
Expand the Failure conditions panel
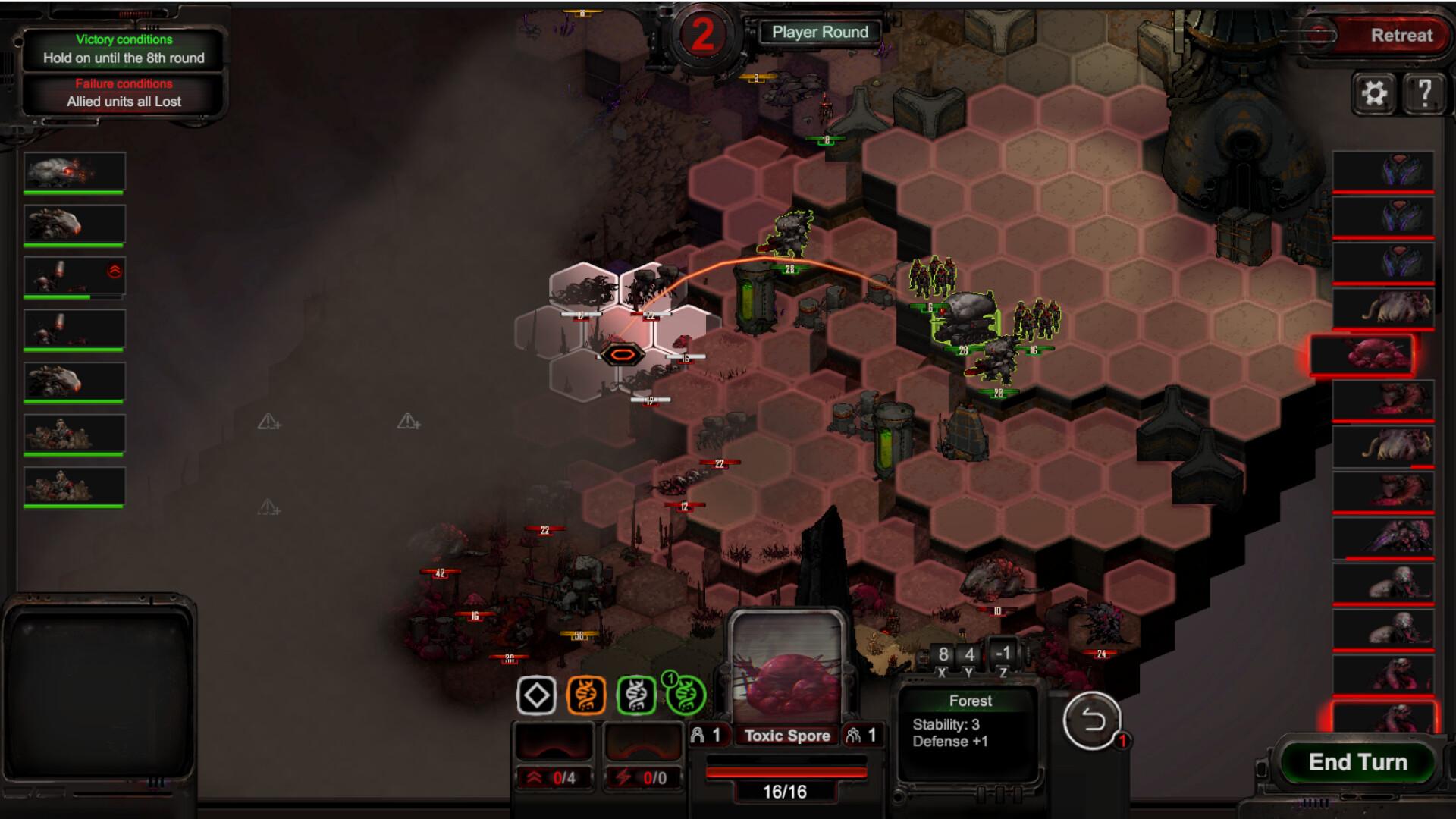tap(124, 83)
